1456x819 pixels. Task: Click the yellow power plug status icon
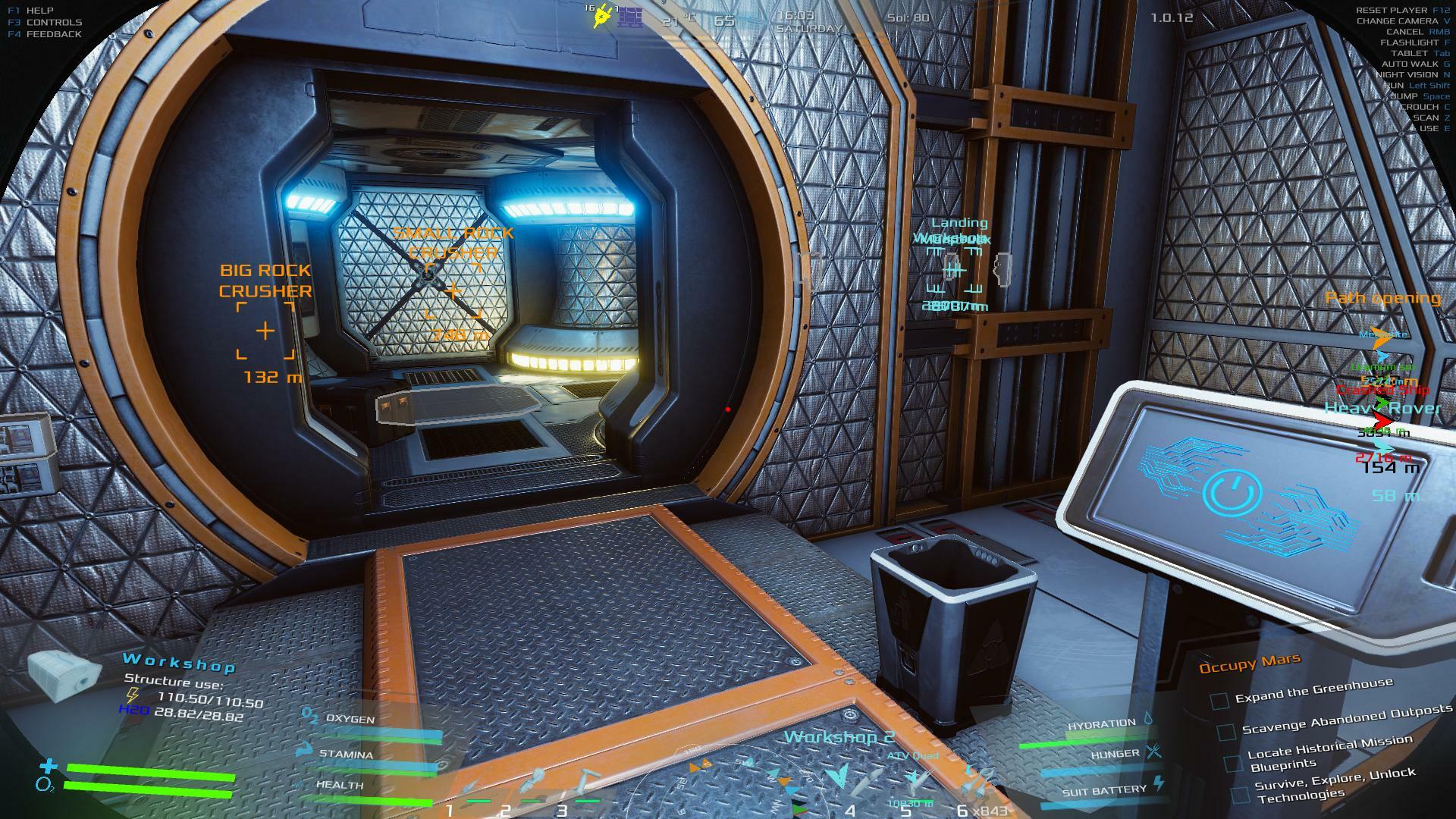click(x=603, y=16)
